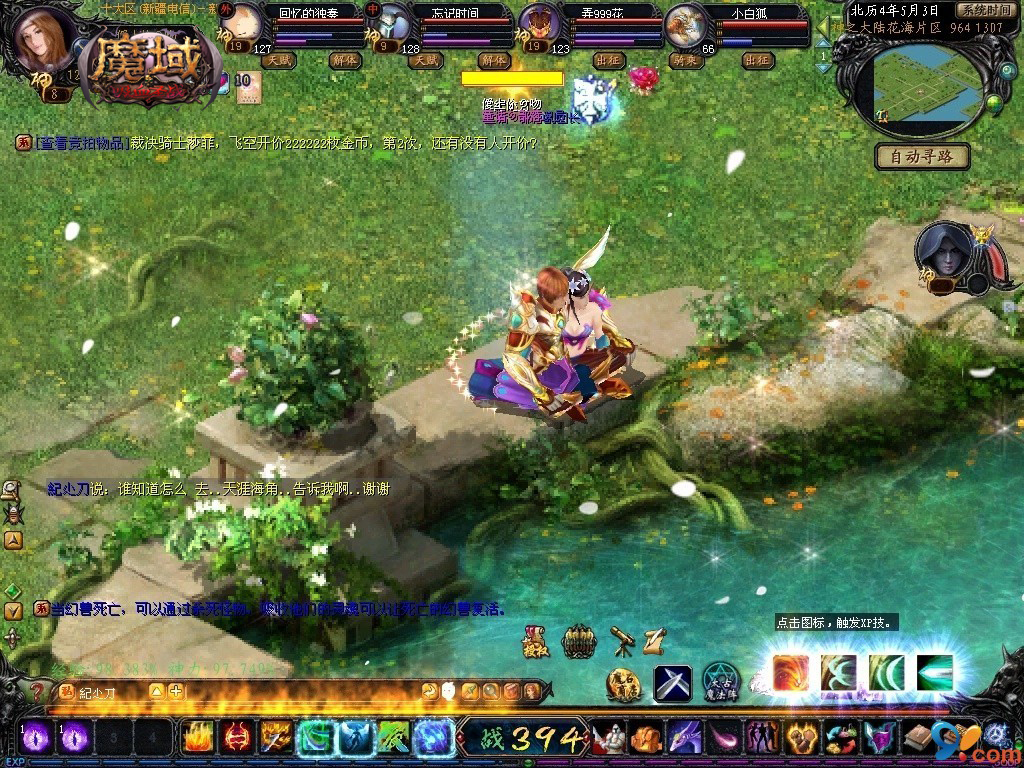This screenshot has height=768, width=1024.
Task: Select the player character portrait
Action: [43, 39]
